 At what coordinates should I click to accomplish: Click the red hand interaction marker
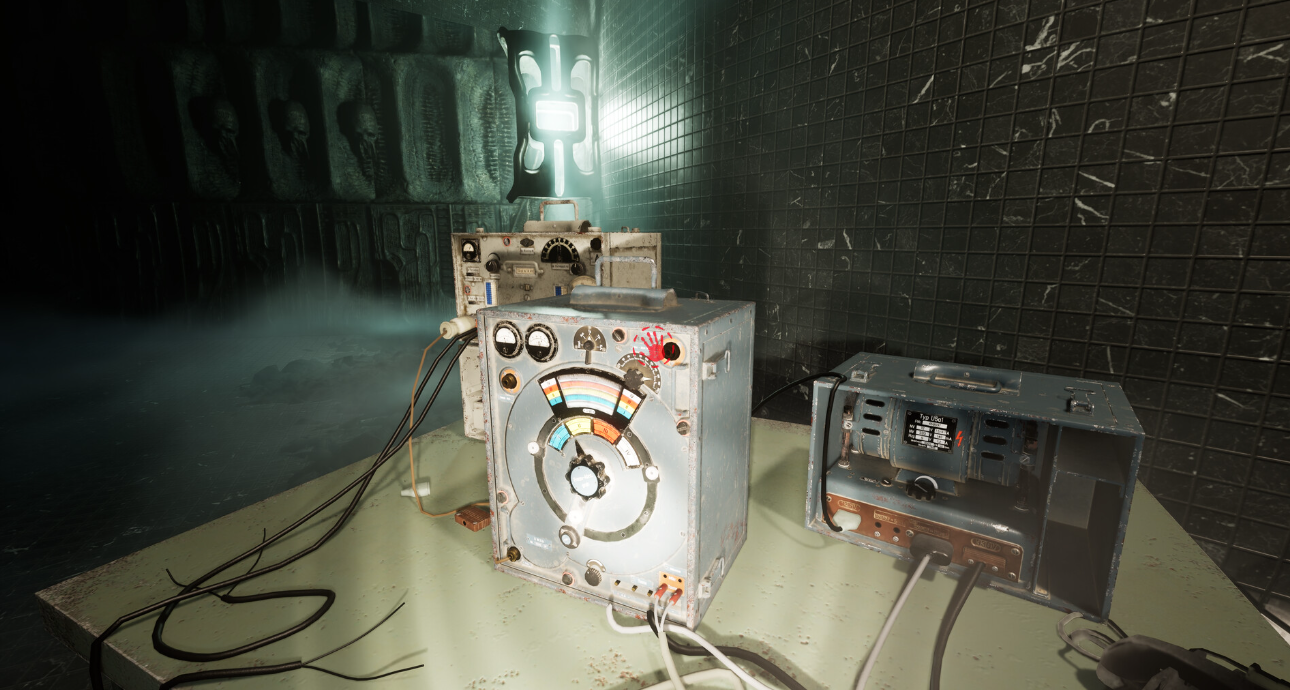pyautogui.click(x=655, y=347)
